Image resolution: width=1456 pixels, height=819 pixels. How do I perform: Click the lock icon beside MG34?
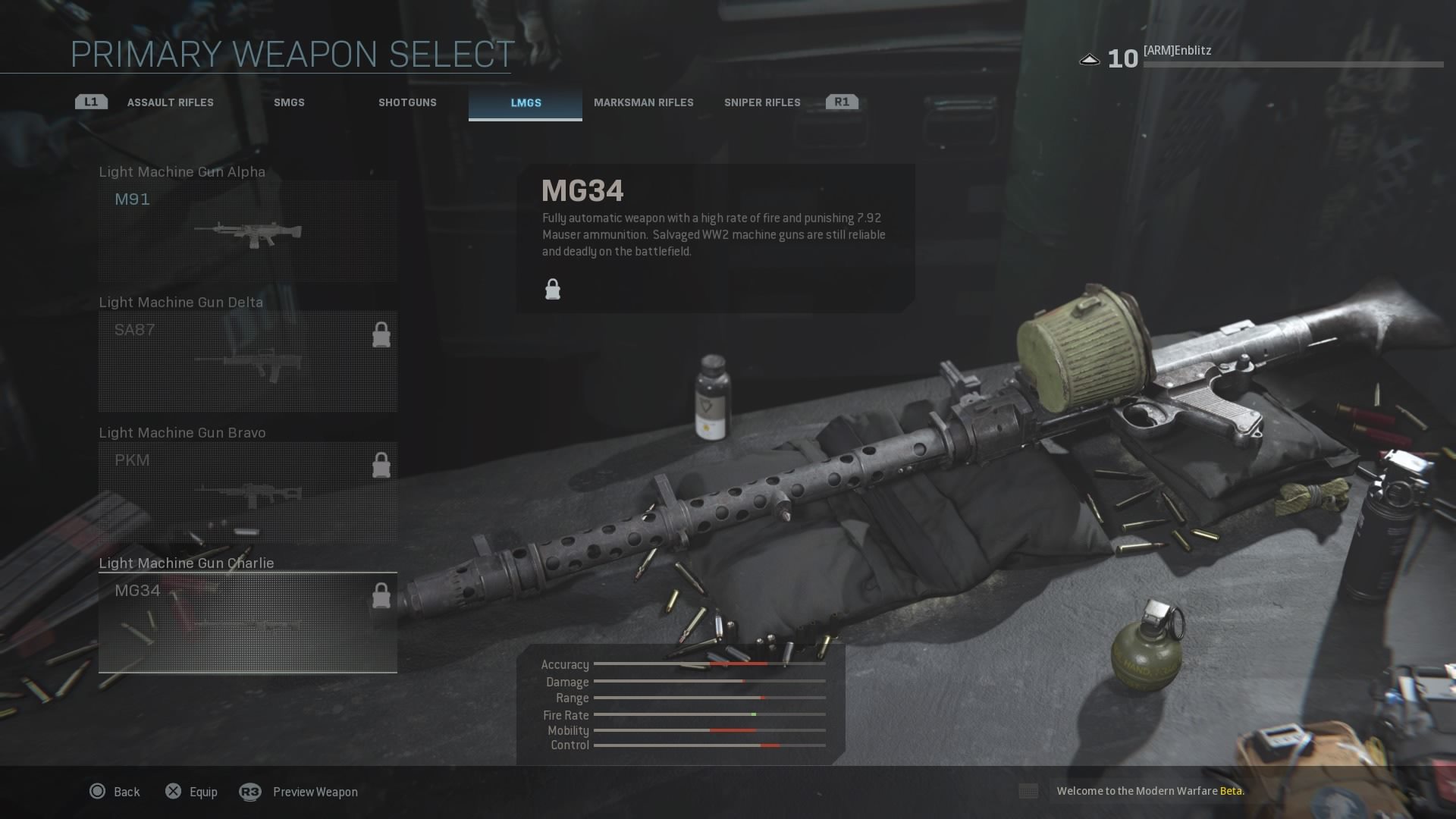pyautogui.click(x=381, y=595)
